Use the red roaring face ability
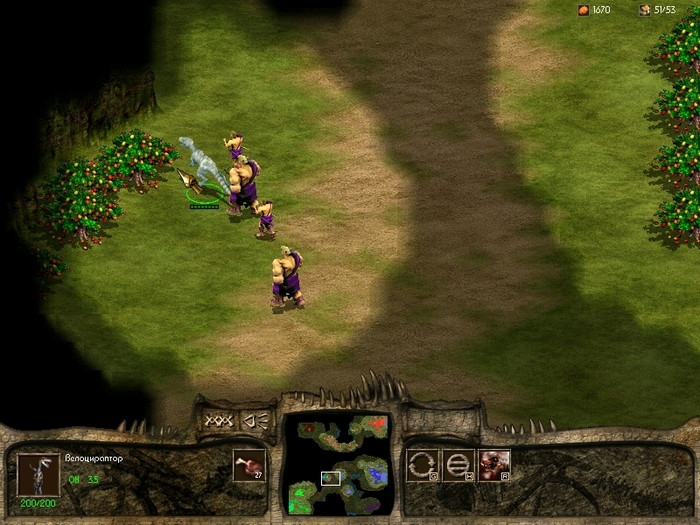 [494, 465]
